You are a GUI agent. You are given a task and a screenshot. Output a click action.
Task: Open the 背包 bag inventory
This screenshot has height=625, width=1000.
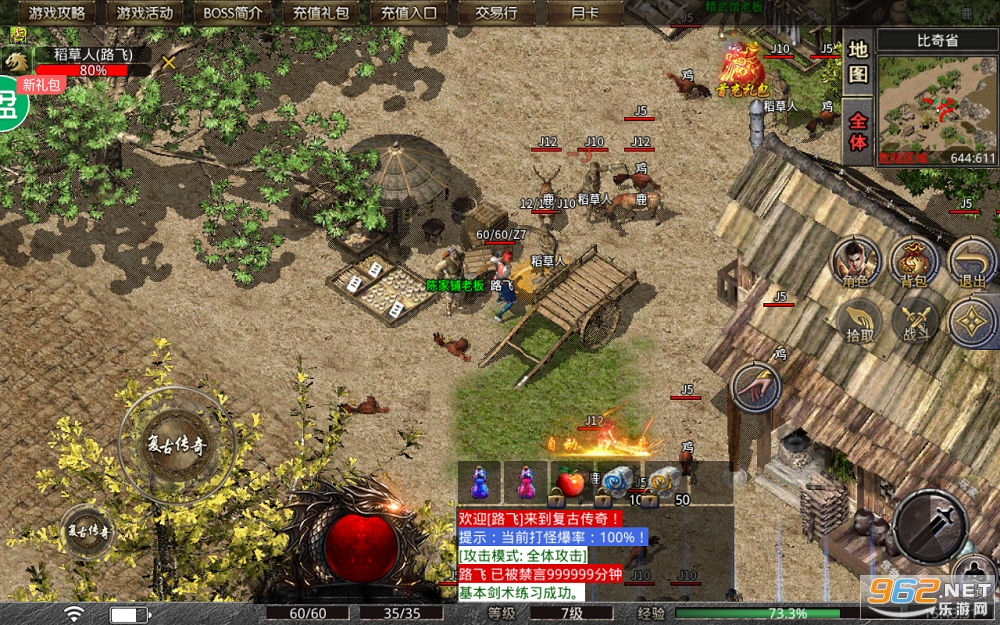pos(914,263)
